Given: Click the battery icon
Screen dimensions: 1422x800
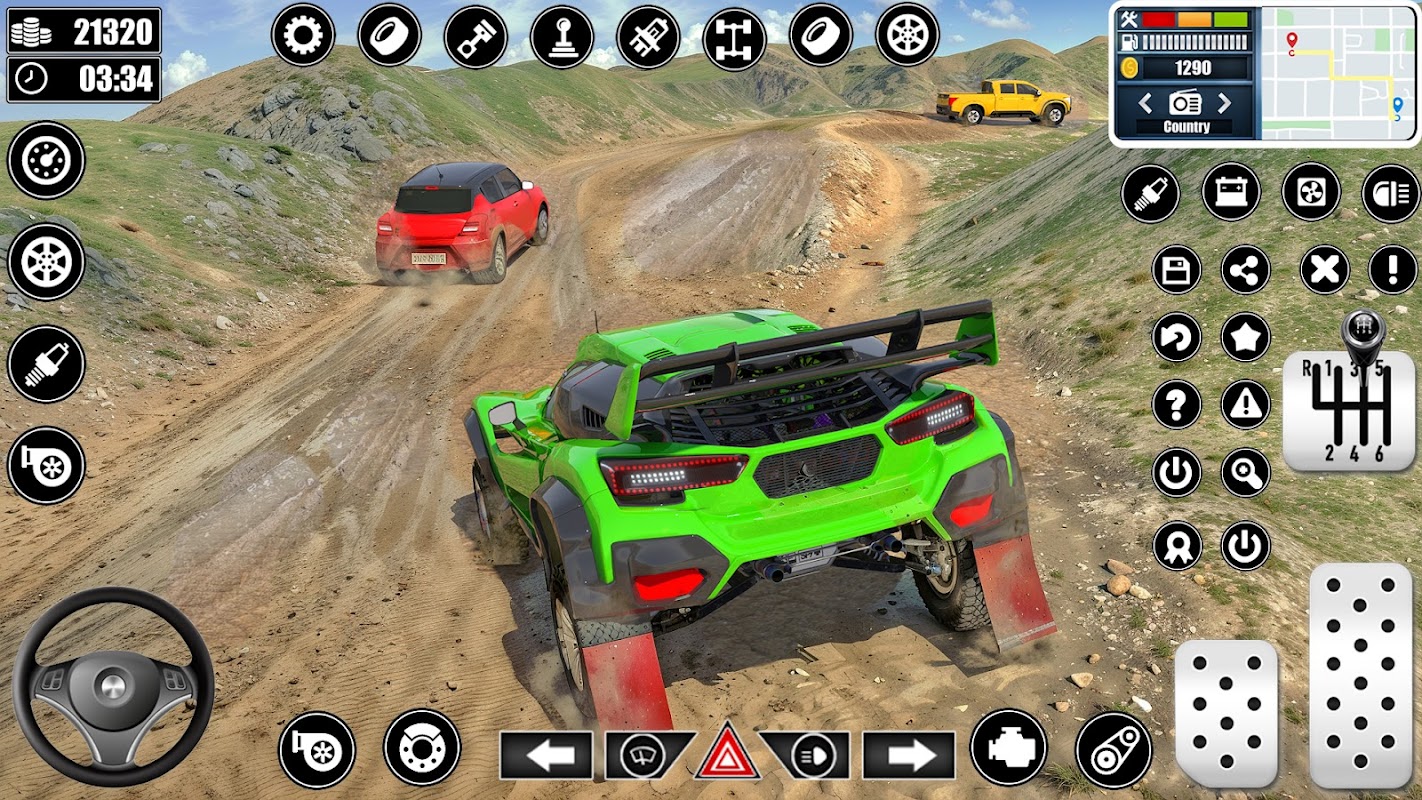Looking at the screenshot, I should point(1231,192).
